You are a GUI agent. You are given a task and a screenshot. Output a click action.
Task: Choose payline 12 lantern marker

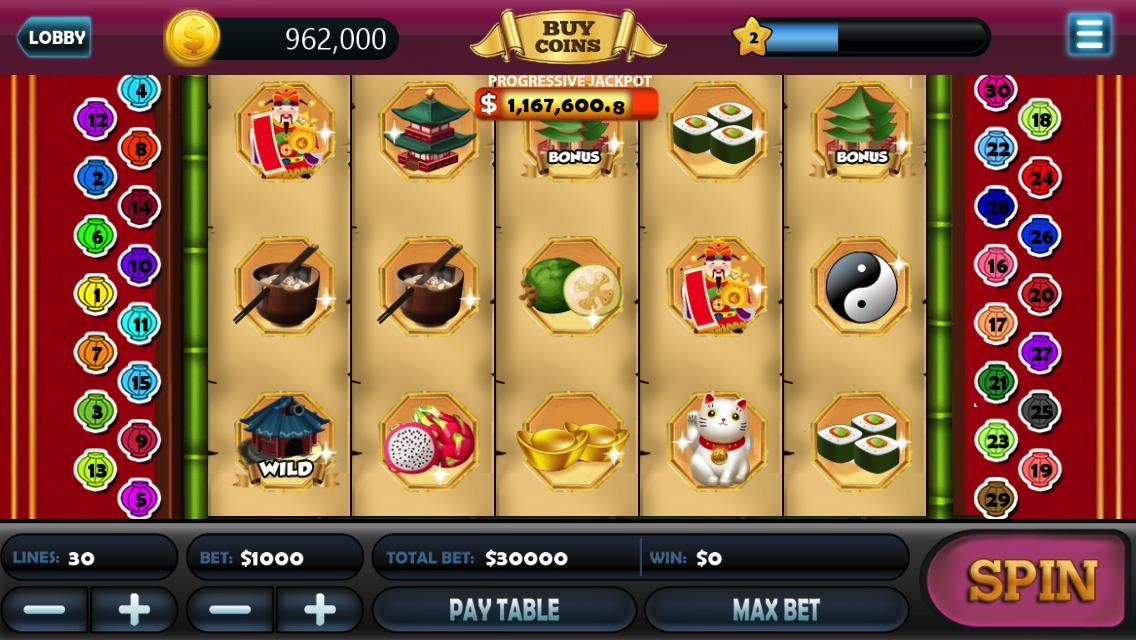coord(96,120)
